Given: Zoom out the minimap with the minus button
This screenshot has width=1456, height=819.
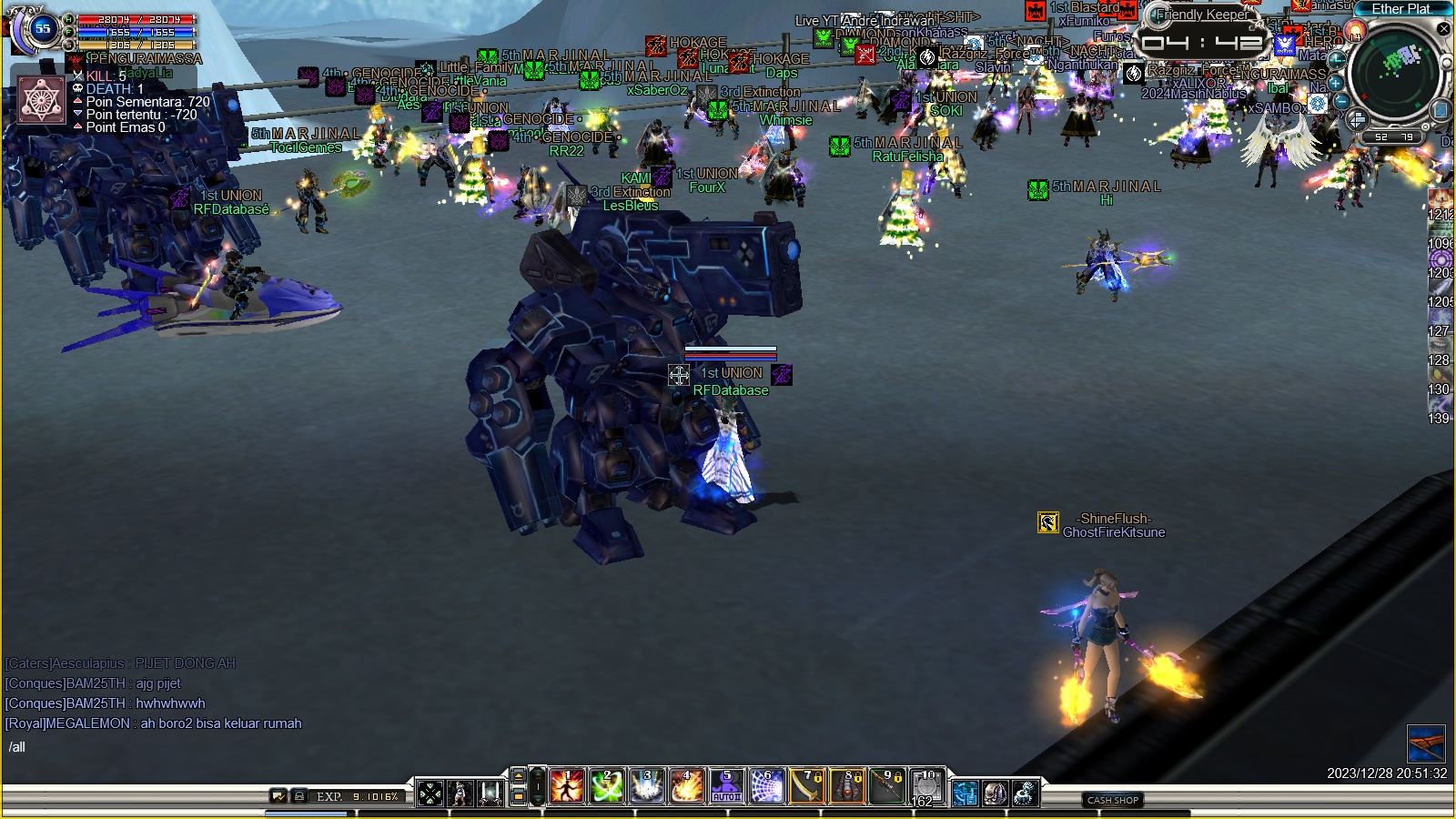Looking at the screenshot, I should (x=1341, y=102).
